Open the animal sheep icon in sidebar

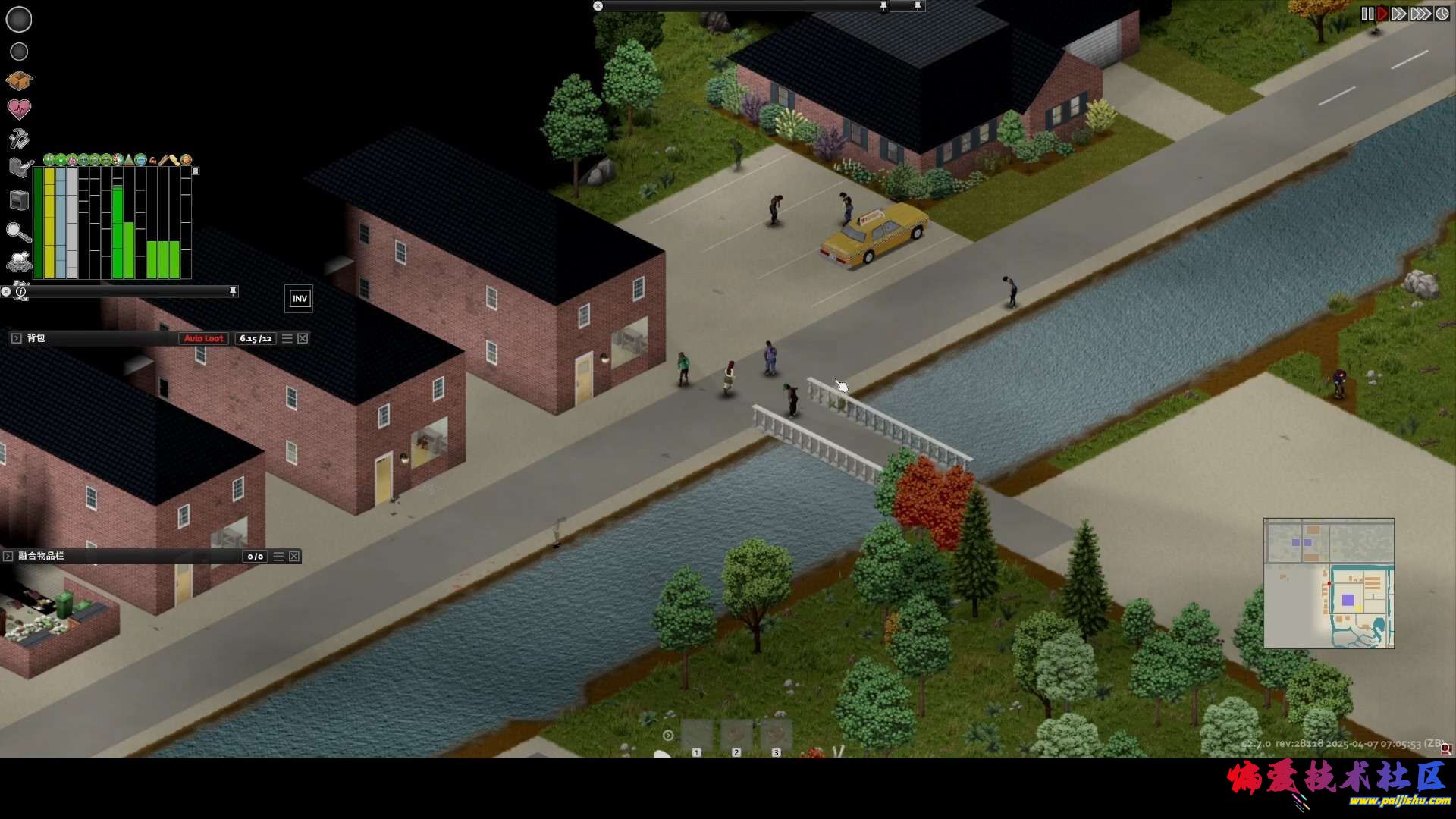coord(18,261)
